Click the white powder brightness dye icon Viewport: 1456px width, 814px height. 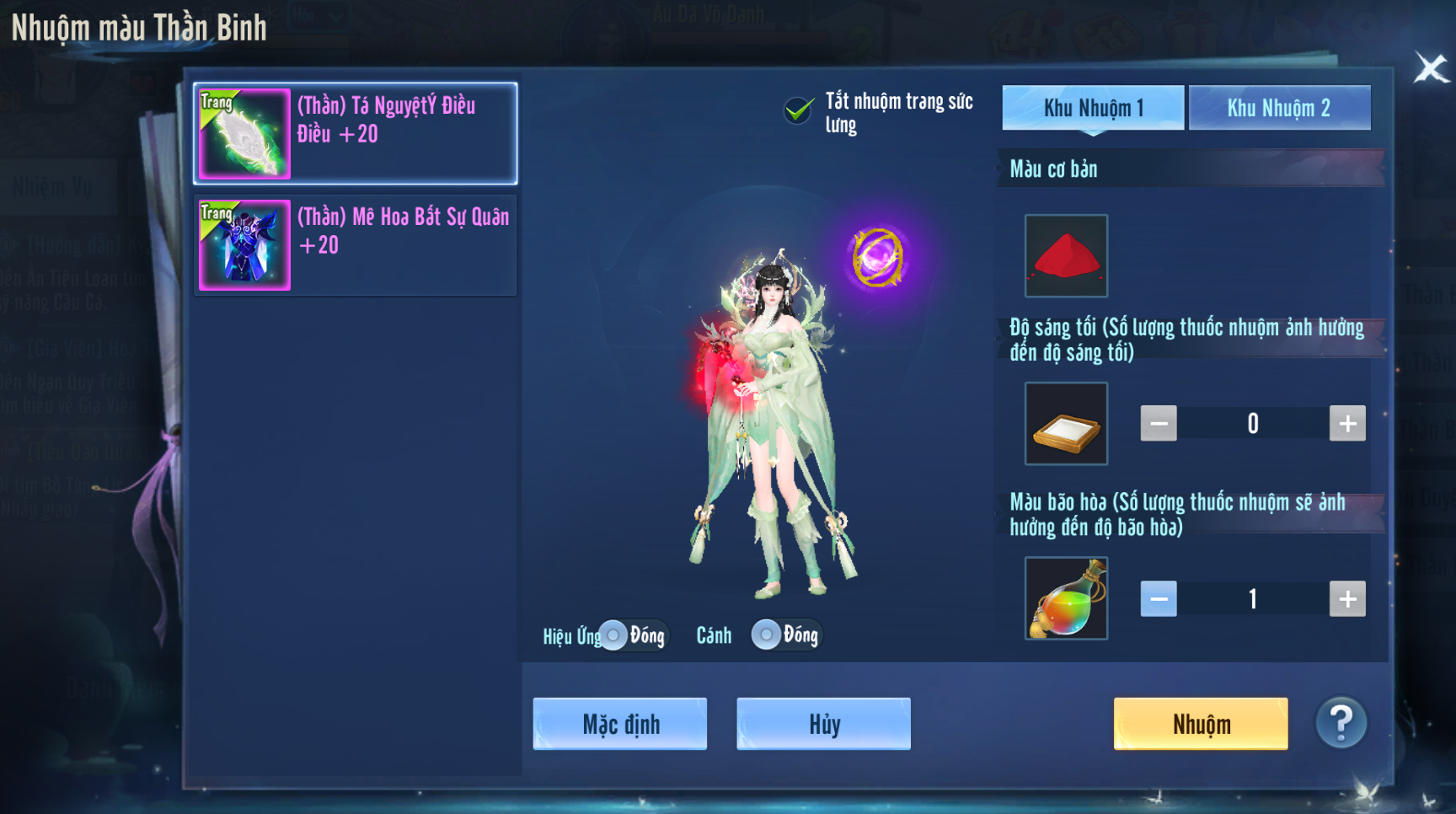pos(1066,423)
